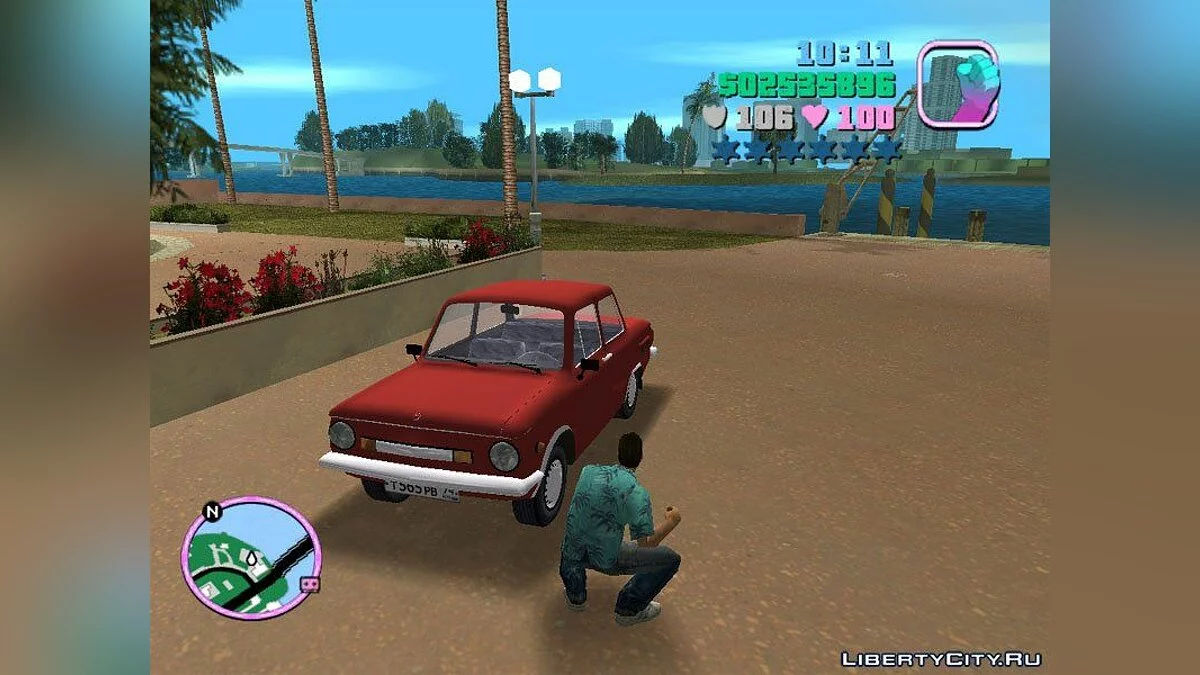Click the north indicator on the radar

tap(212, 512)
